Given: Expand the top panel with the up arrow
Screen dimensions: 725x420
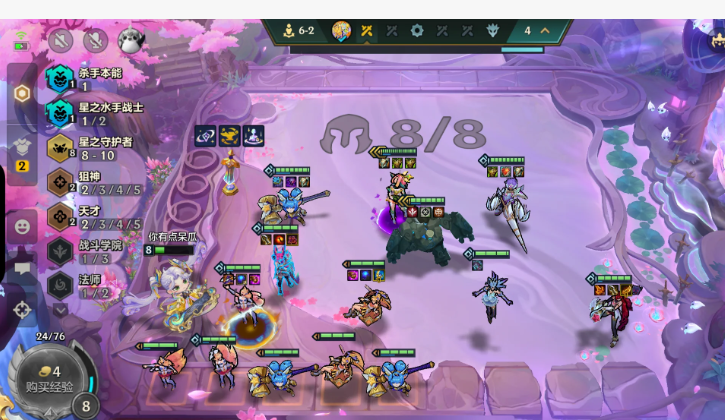Looking at the screenshot, I should (x=545, y=31).
